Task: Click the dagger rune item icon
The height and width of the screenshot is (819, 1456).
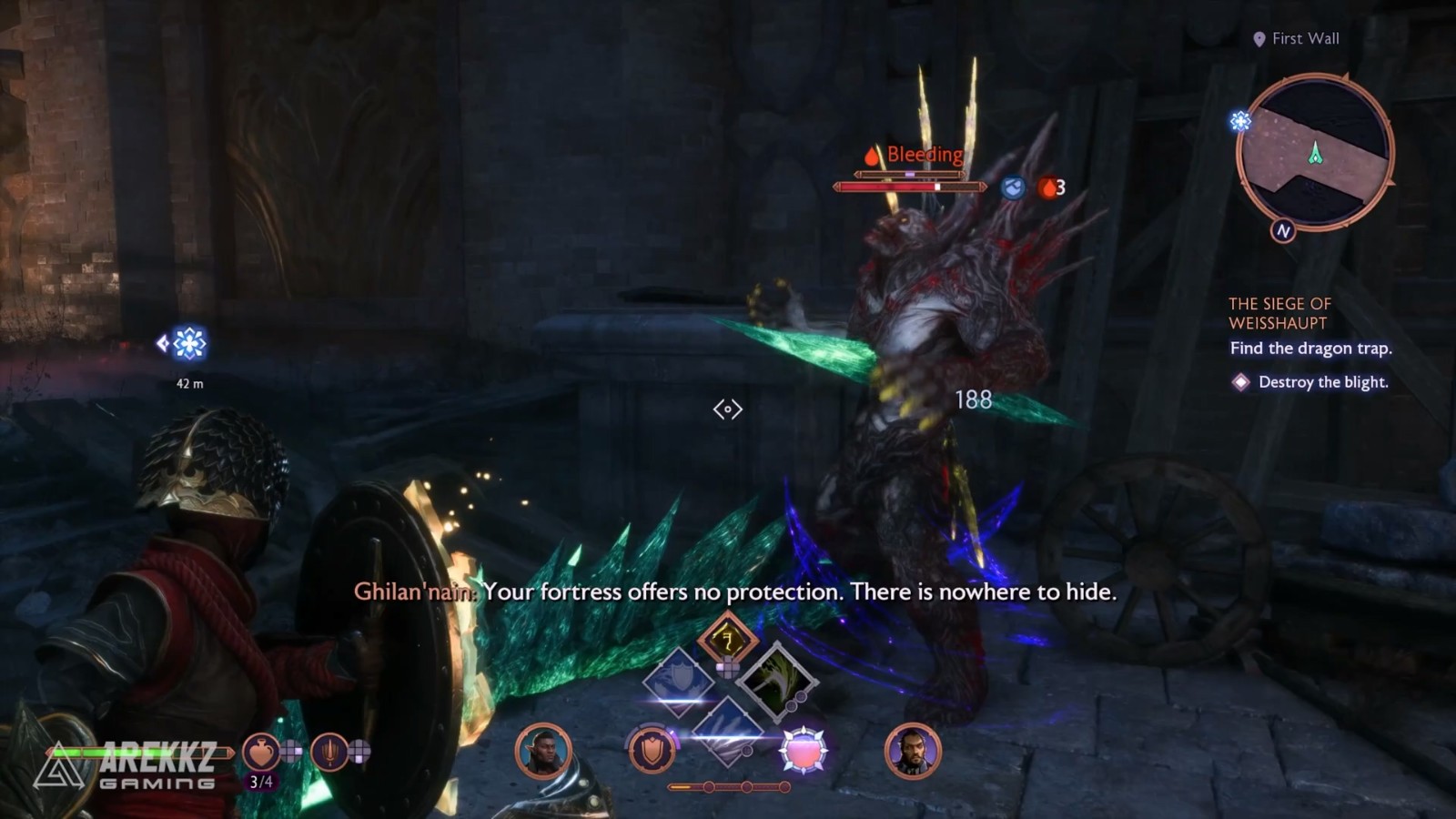Action: [329, 753]
